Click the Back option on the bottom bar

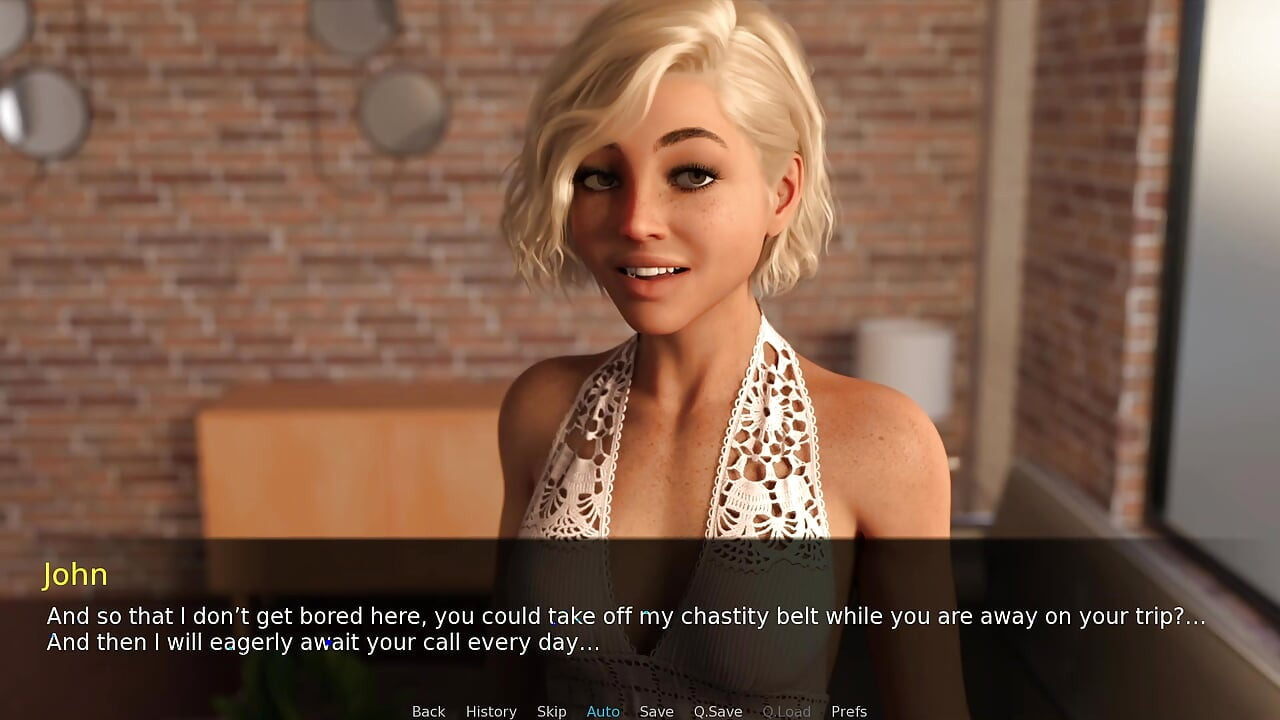[x=428, y=711]
